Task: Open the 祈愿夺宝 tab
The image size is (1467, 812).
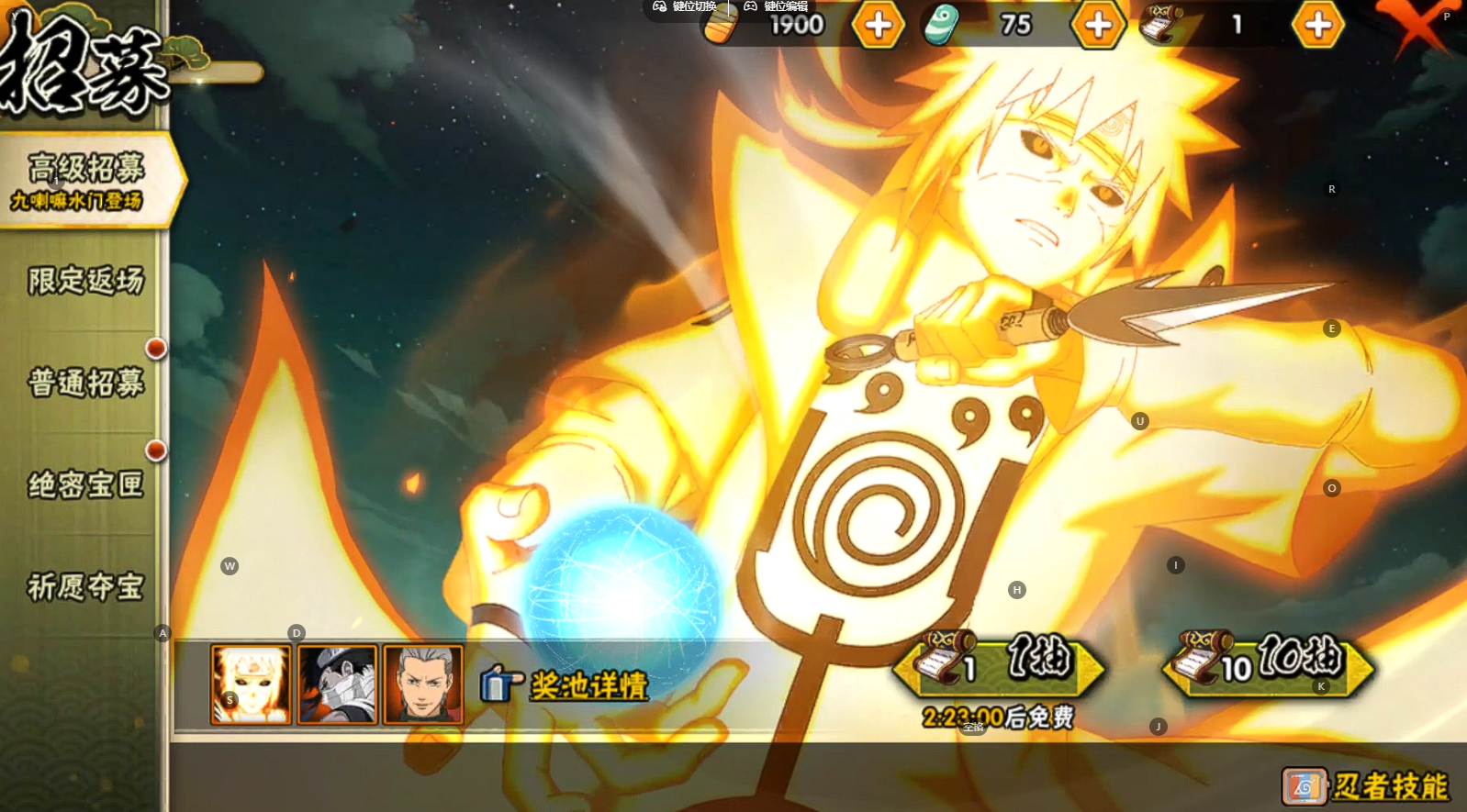Action: [86, 586]
